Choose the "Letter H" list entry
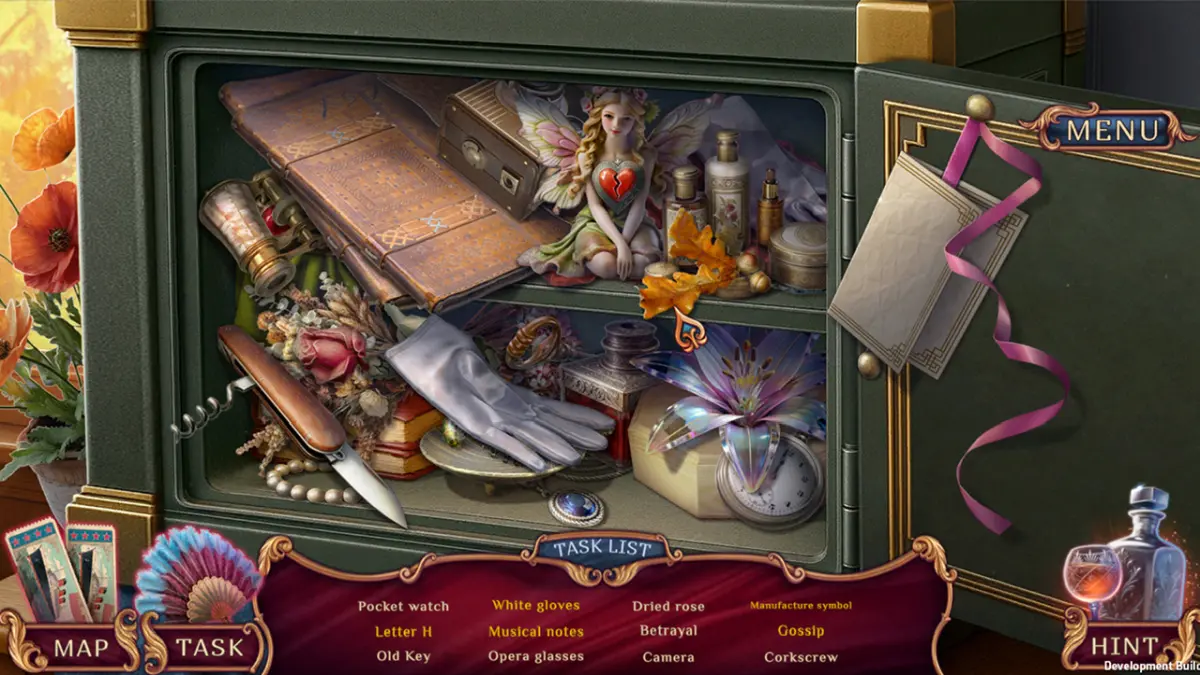 point(403,632)
